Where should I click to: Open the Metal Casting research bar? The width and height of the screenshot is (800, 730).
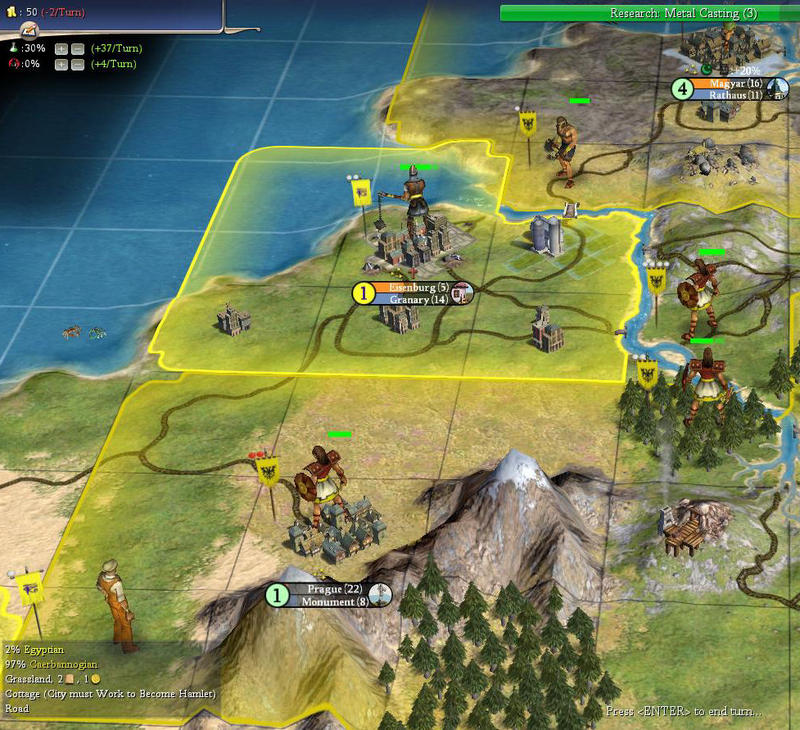(648, 13)
